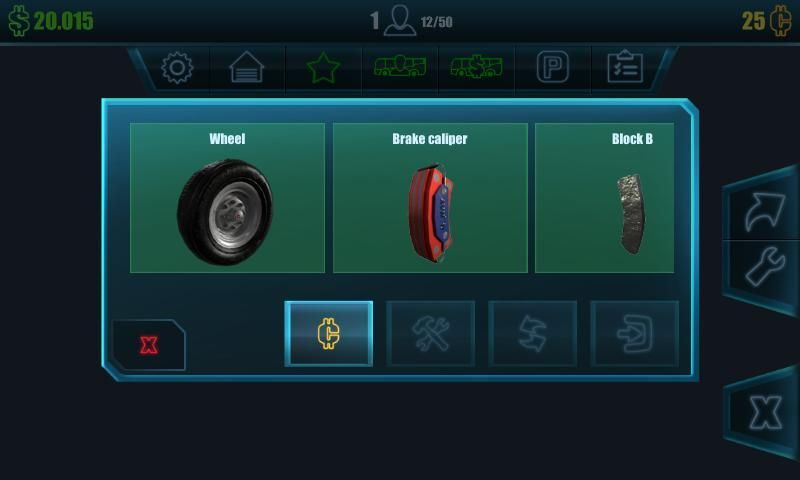Open the gear settings tab
Image resolution: width=800 pixels, height=480 pixels.
click(177, 68)
